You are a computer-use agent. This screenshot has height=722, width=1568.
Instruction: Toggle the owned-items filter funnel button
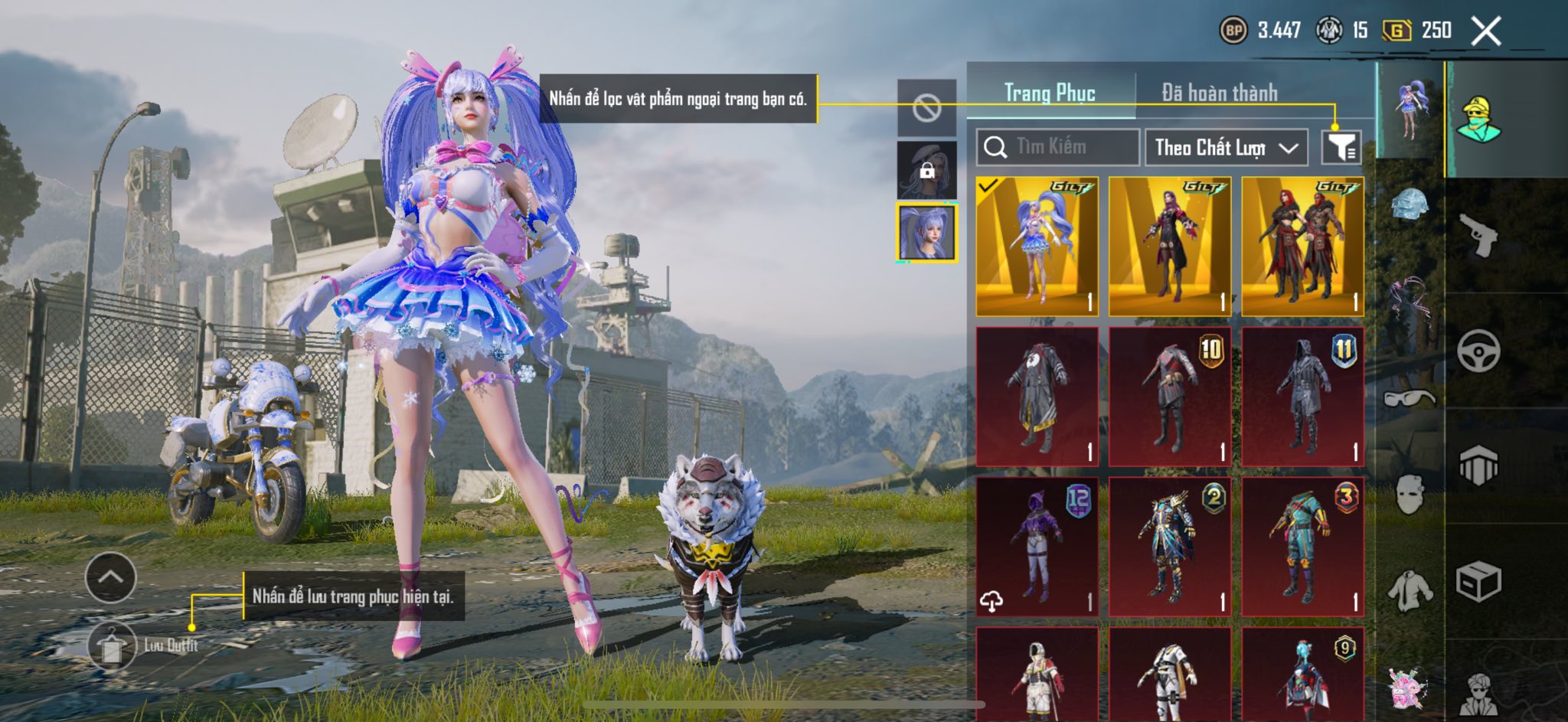pos(1341,147)
